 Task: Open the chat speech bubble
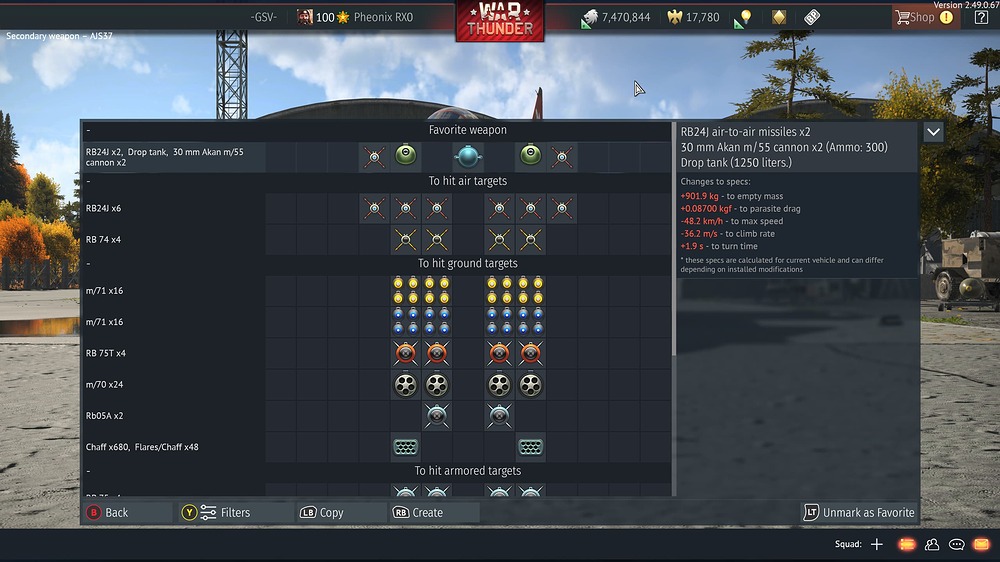click(x=956, y=544)
